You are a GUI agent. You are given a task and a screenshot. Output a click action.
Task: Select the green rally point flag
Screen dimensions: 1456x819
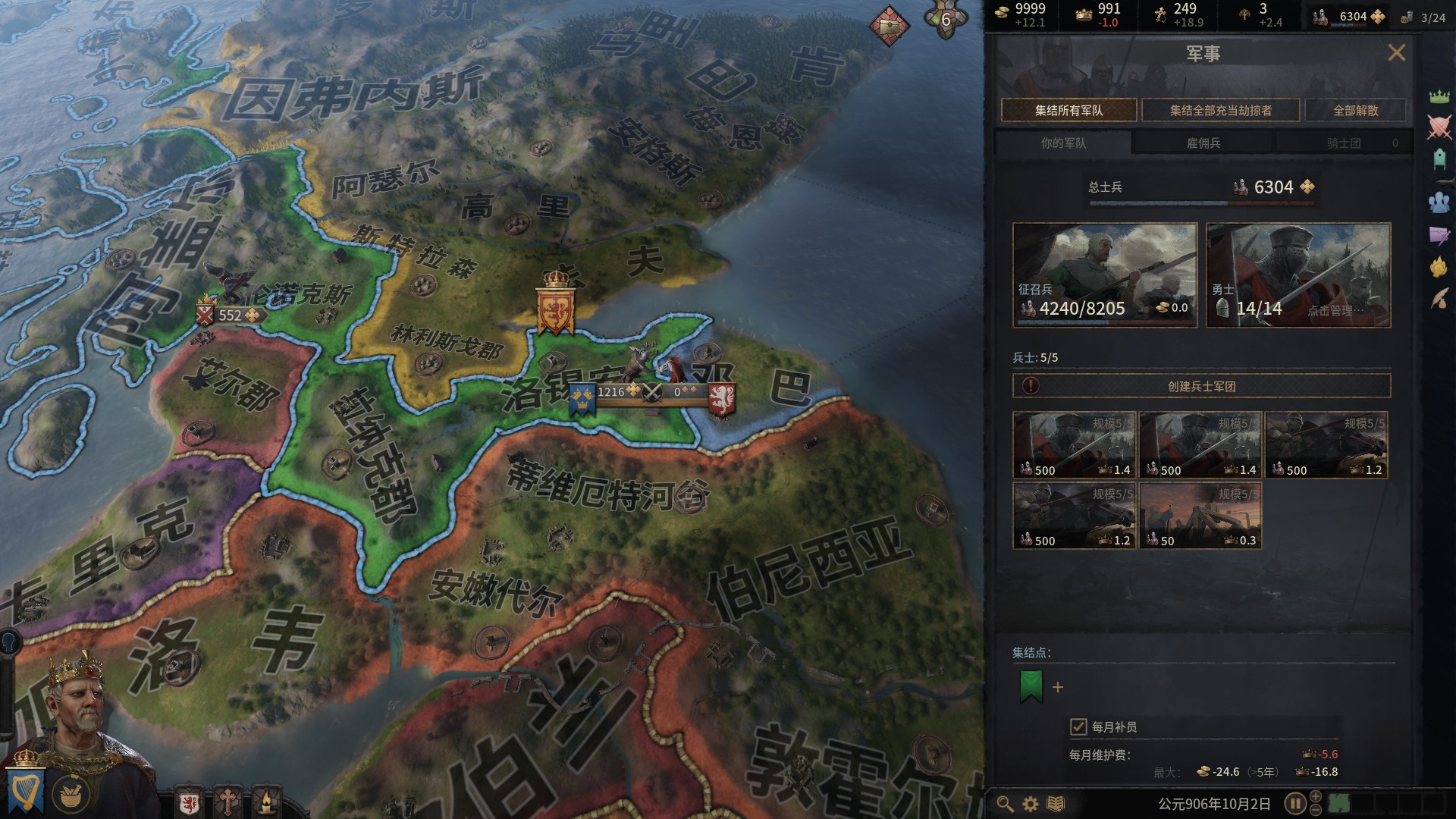click(x=1031, y=686)
